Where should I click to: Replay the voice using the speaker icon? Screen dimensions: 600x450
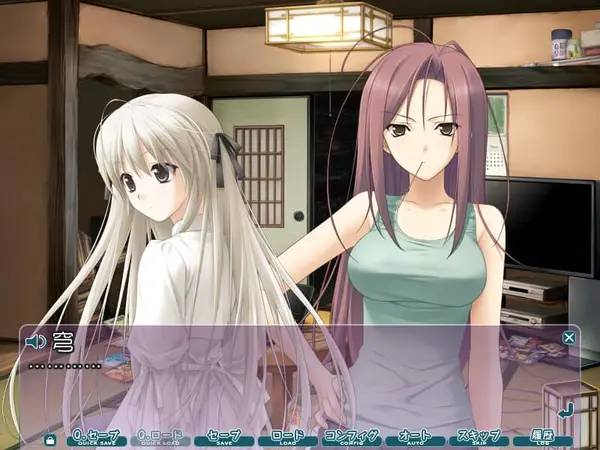[x=36, y=342]
